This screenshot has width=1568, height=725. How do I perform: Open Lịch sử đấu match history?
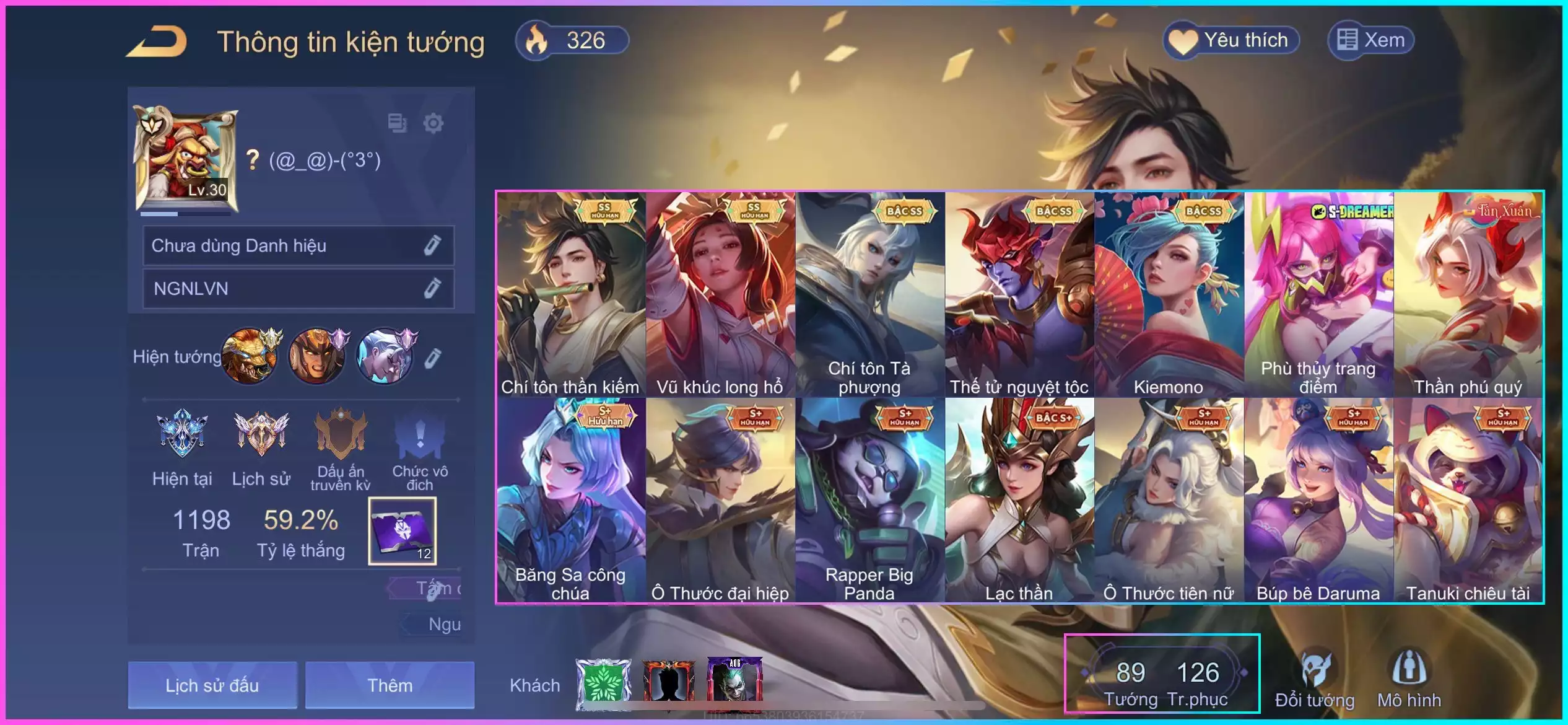point(212,685)
